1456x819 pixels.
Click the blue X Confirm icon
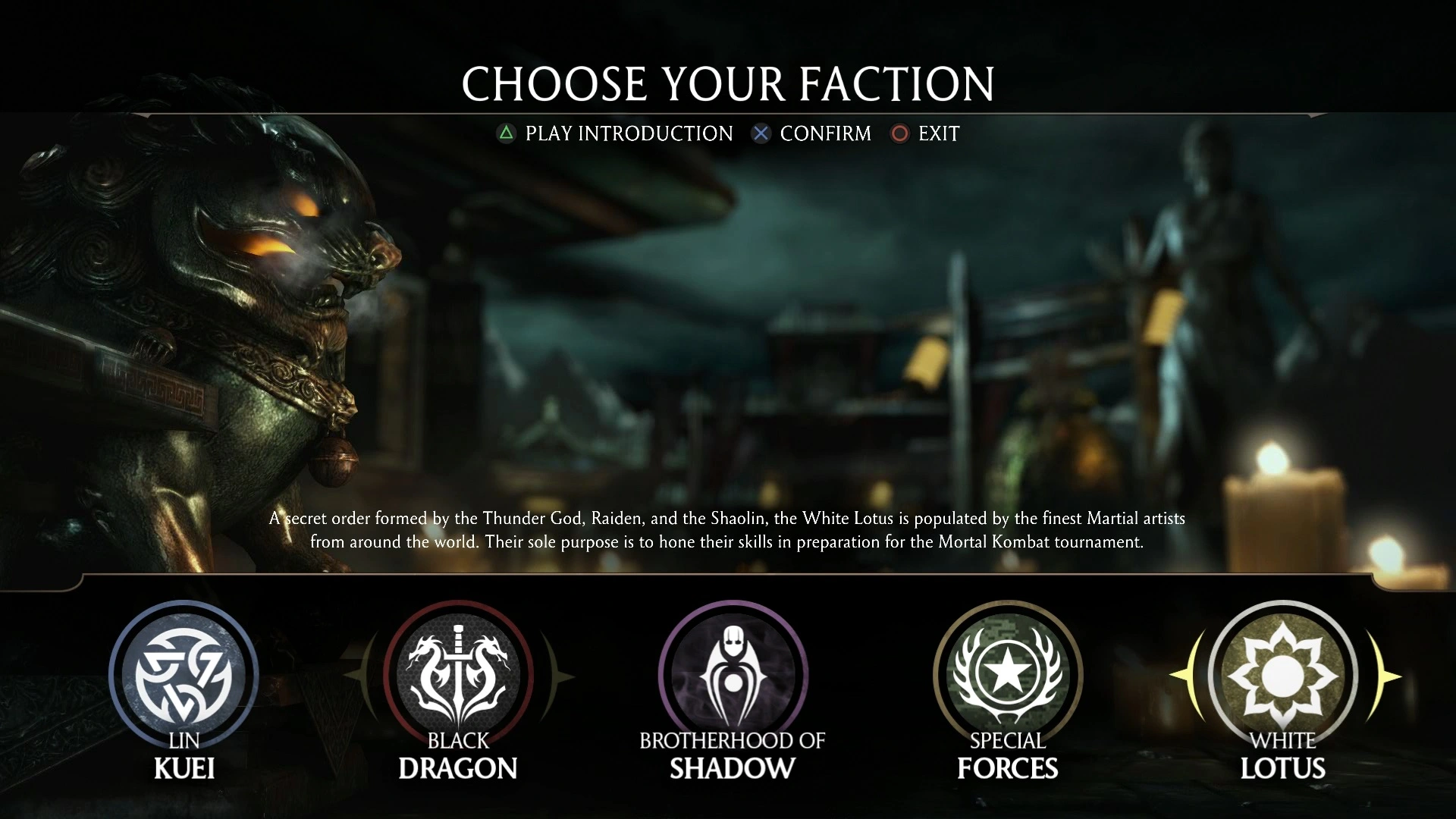(x=761, y=133)
